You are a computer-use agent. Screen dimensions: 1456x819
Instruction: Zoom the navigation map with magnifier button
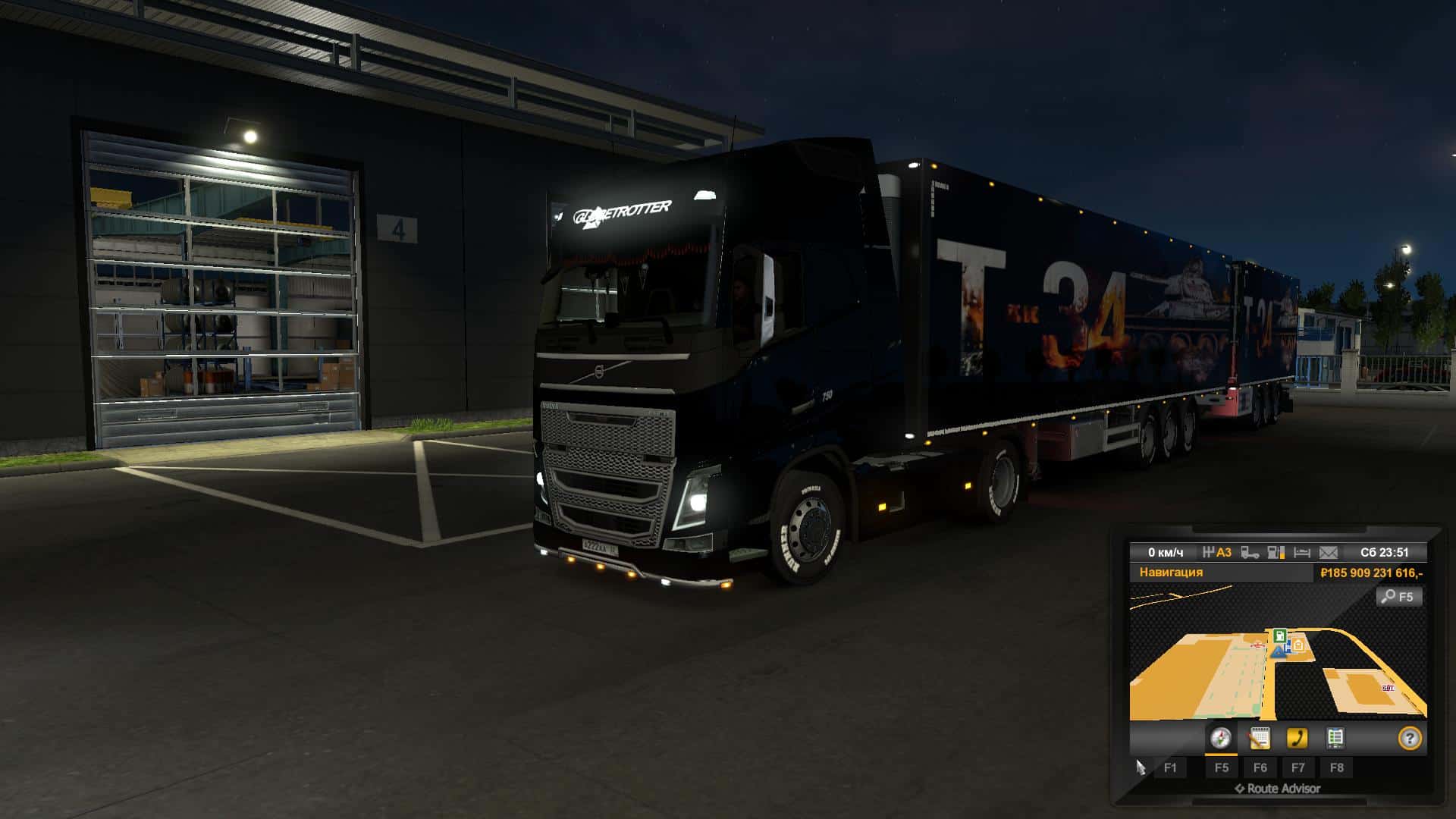[1398, 597]
